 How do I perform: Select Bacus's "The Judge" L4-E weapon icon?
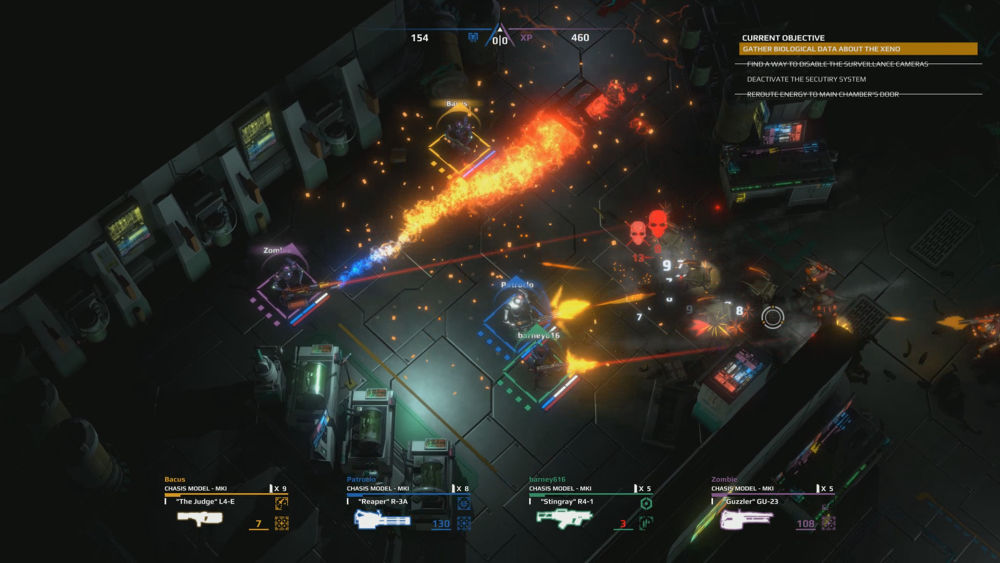coord(200,518)
